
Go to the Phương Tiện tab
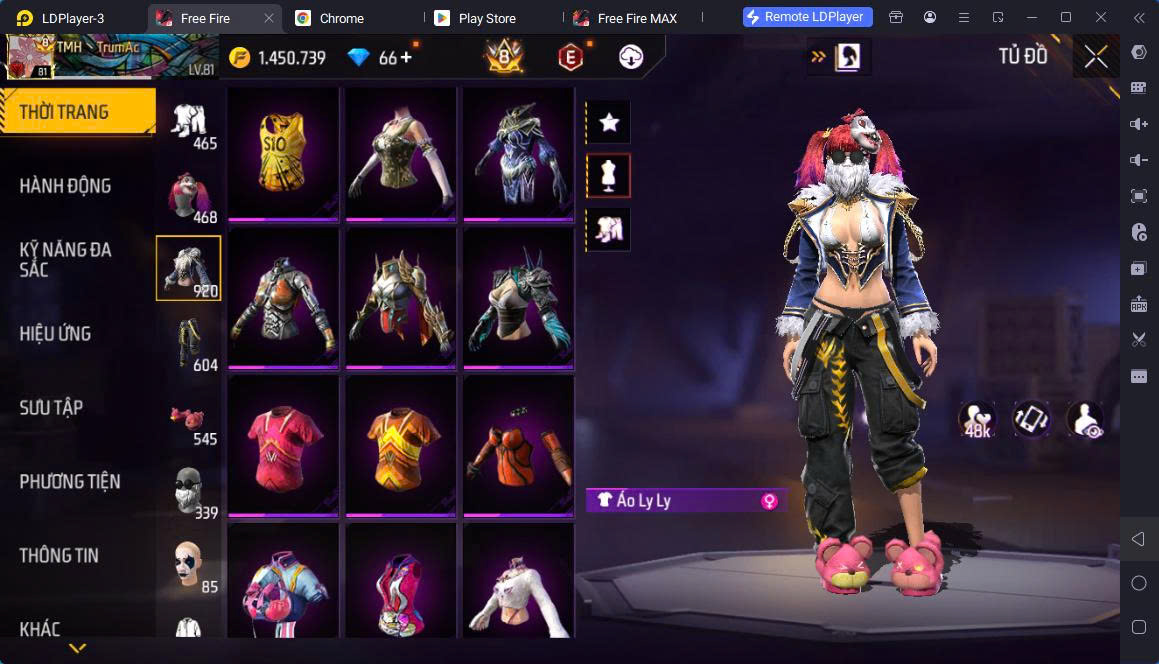point(70,481)
